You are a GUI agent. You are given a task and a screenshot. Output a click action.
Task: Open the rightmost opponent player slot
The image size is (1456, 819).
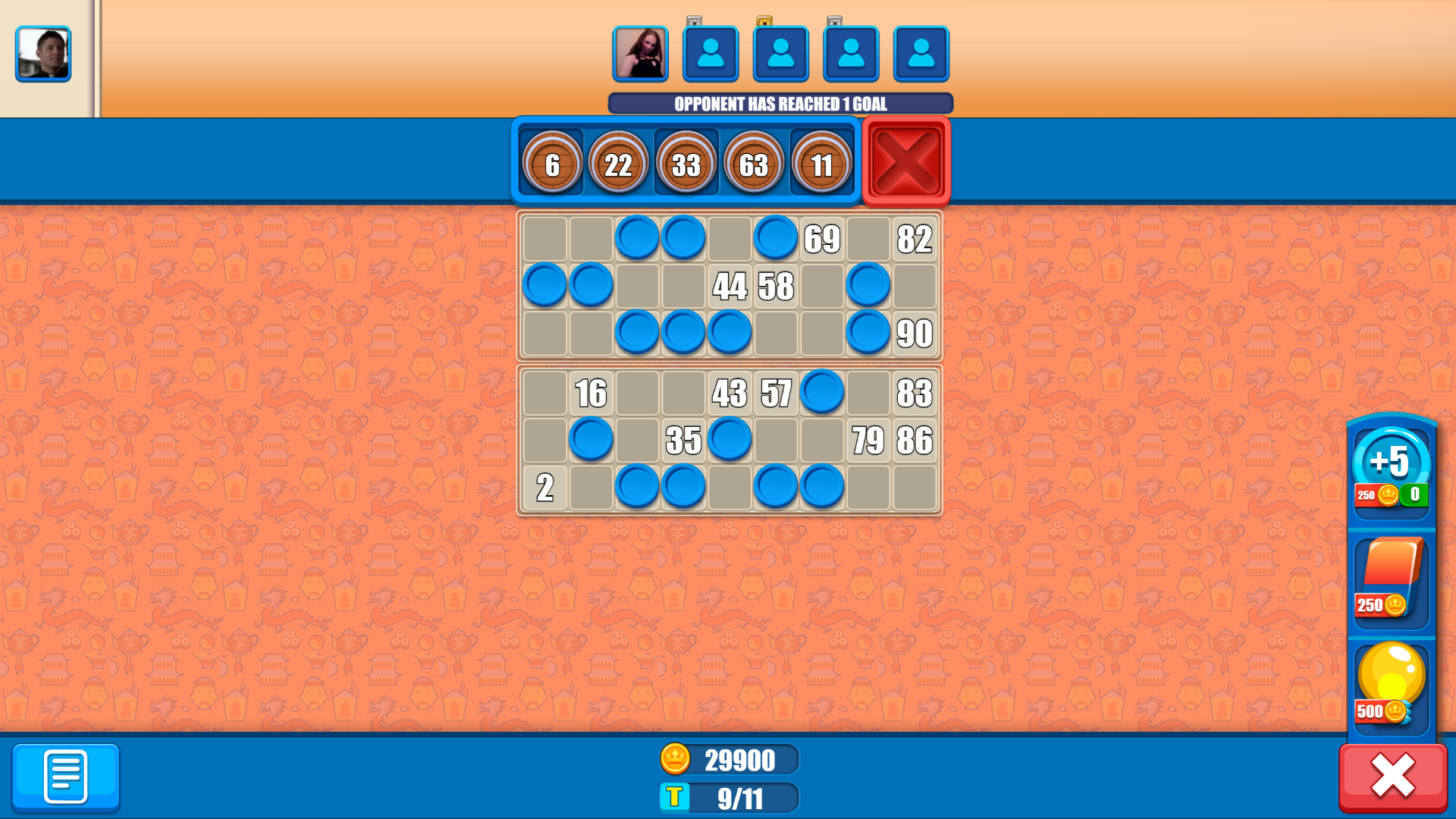[921, 54]
